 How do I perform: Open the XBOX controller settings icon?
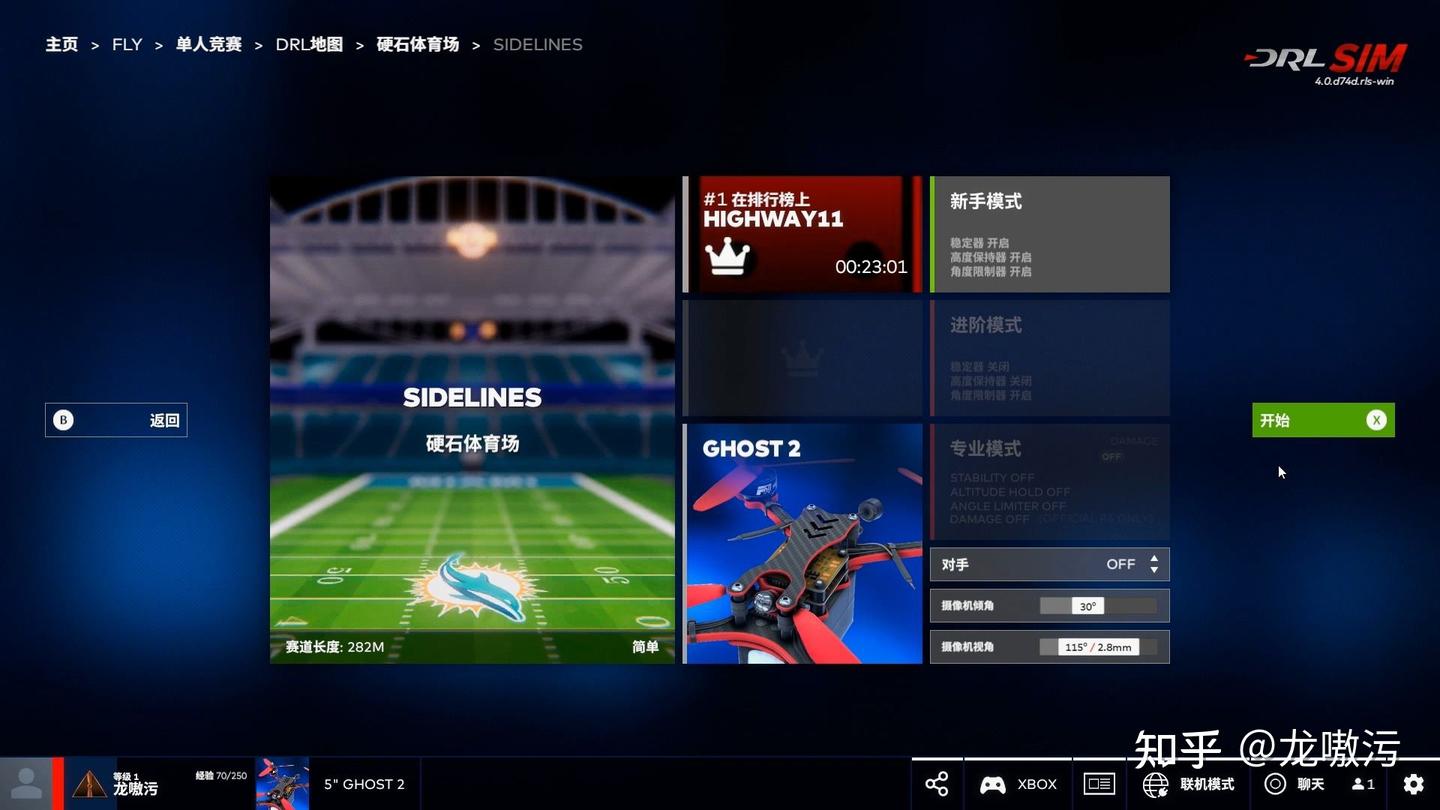coord(993,784)
